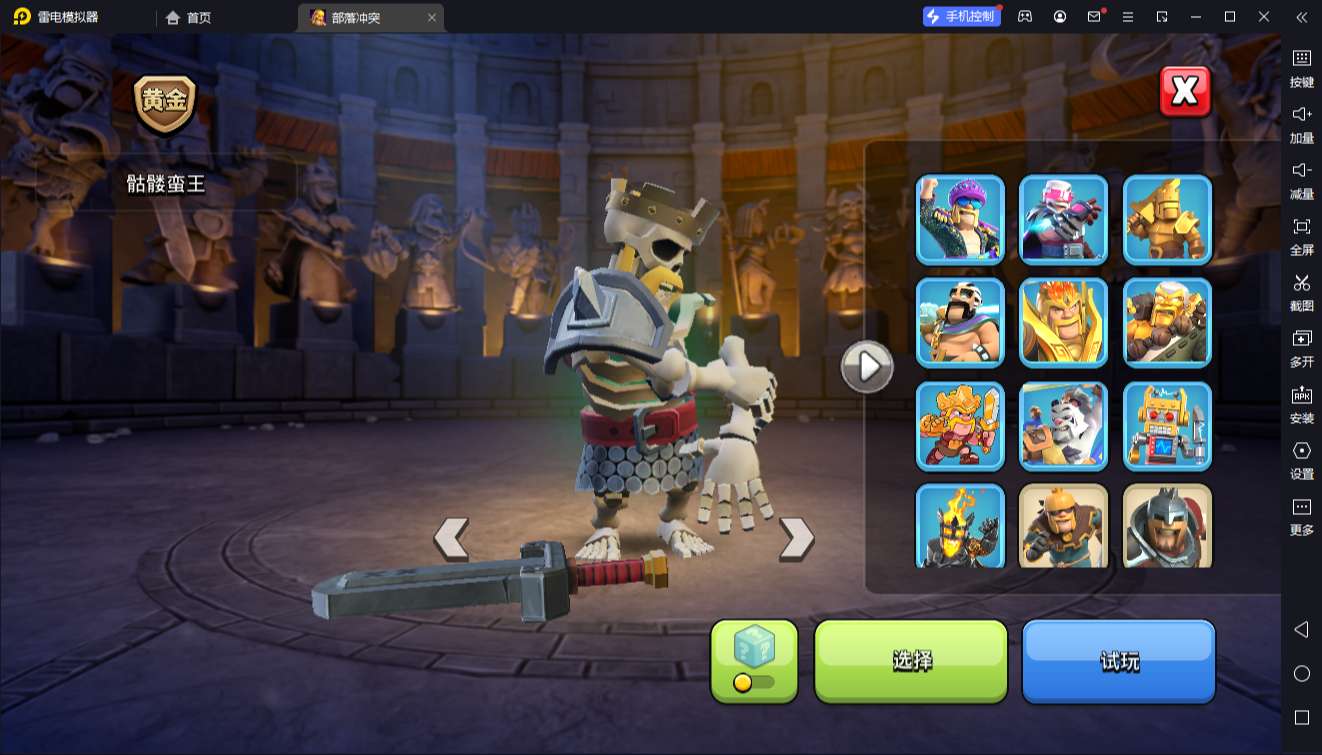The height and width of the screenshot is (755, 1322).
Task: Pick the golden statue king skin
Action: [1168, 219]
